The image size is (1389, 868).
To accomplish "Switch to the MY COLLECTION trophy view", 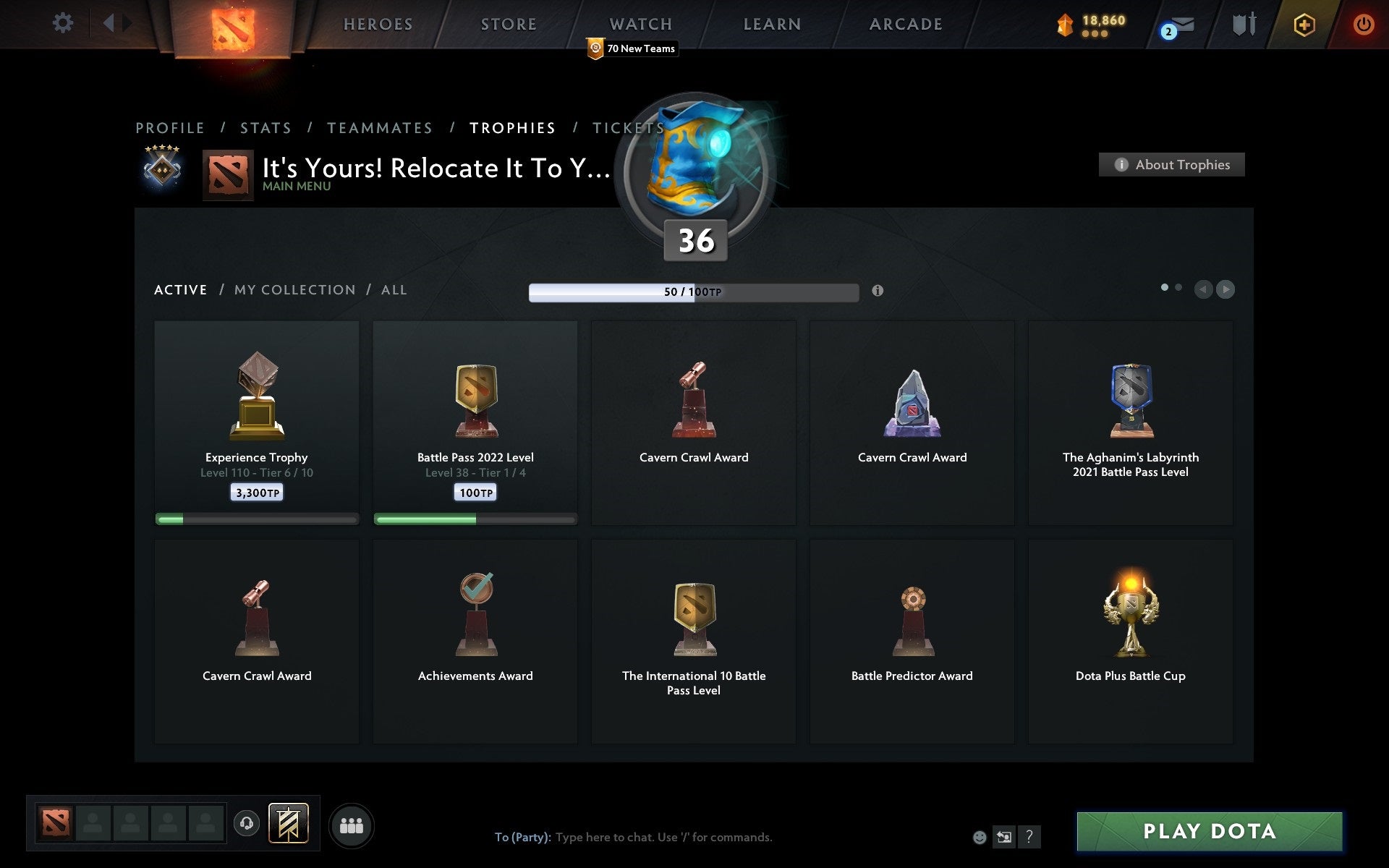I will point(294,289).
